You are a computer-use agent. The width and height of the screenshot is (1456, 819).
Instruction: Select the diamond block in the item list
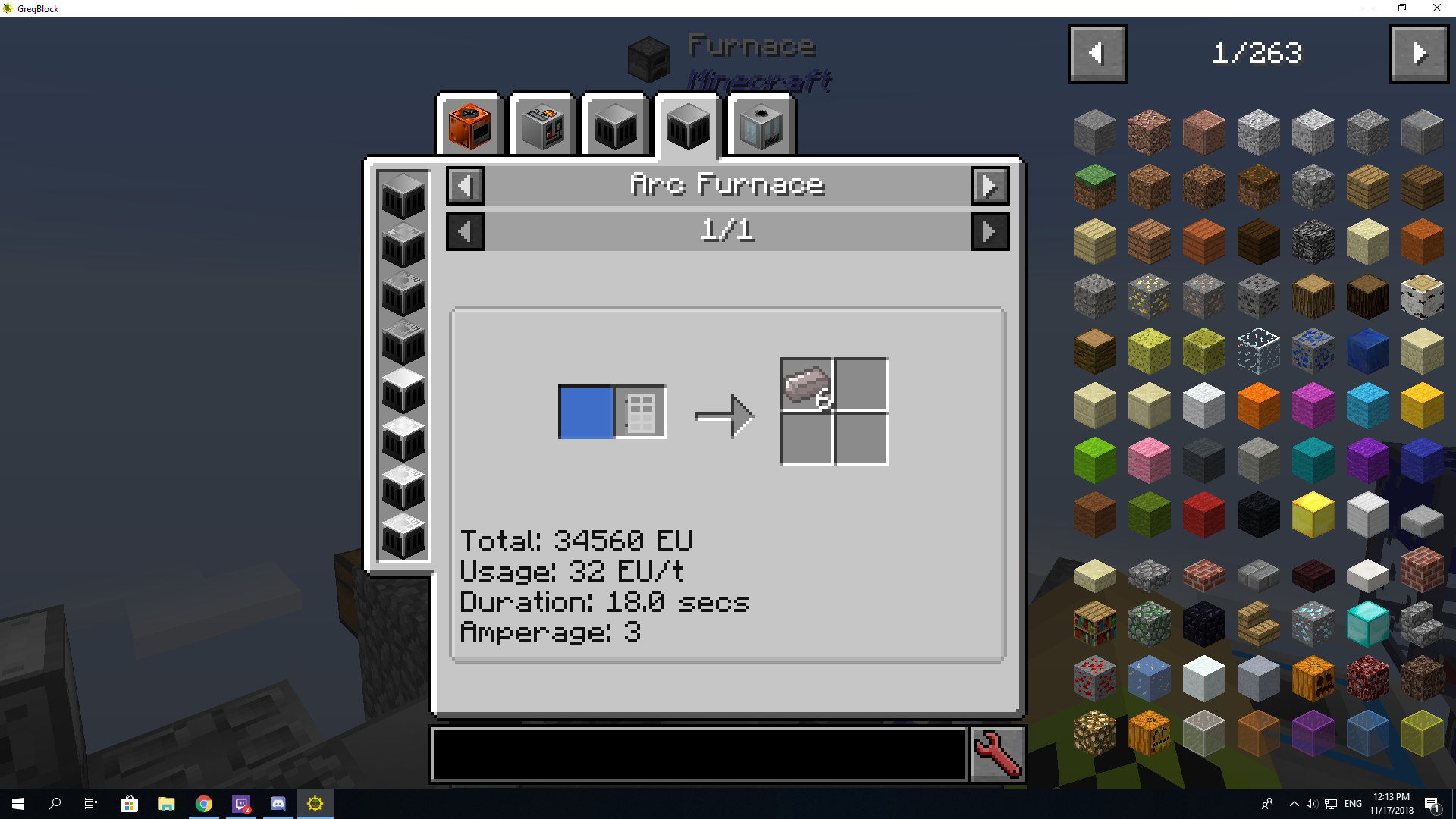point(1367,623)
